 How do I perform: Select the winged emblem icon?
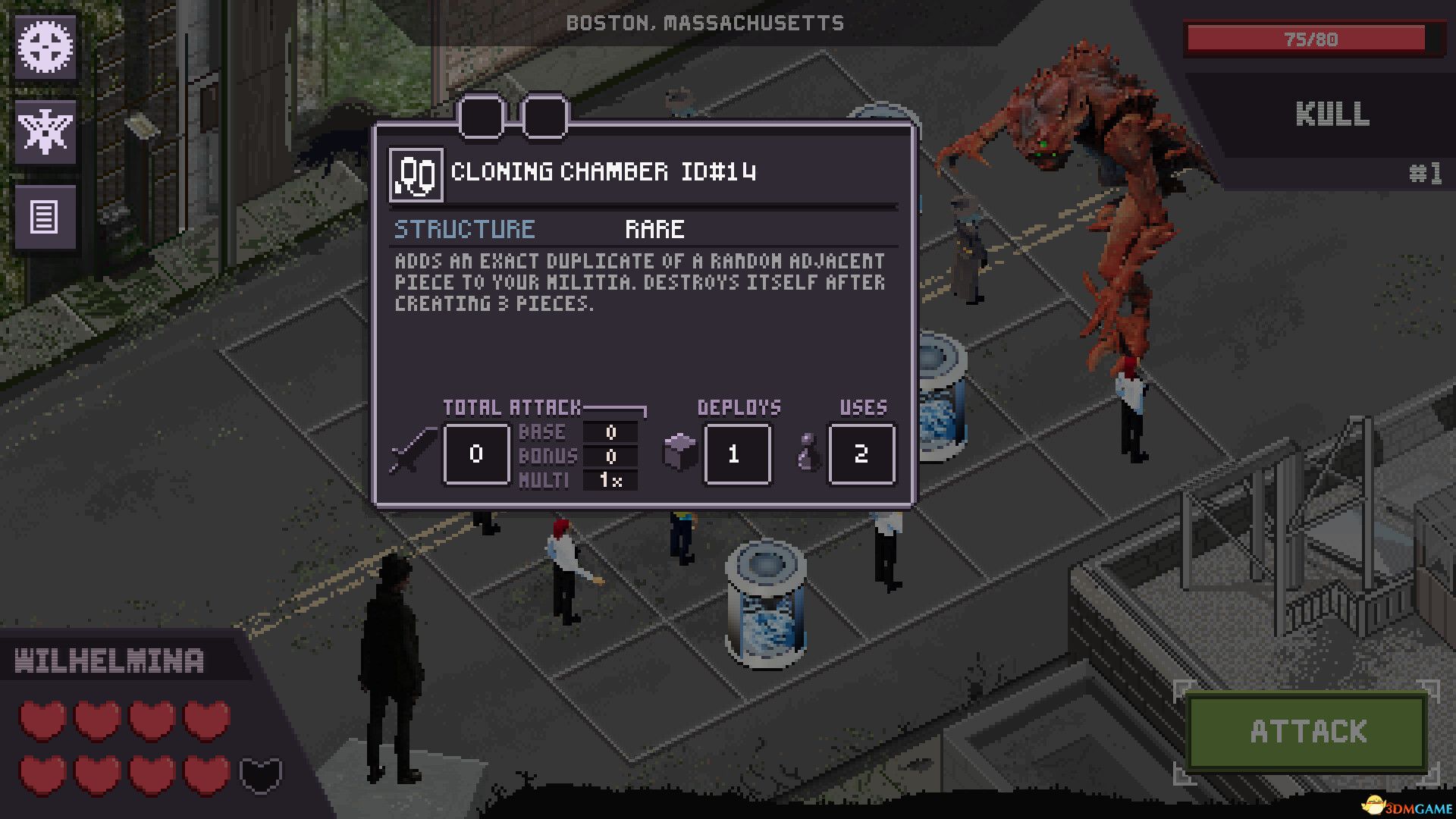pyautogui.click(x=45, y=132)
